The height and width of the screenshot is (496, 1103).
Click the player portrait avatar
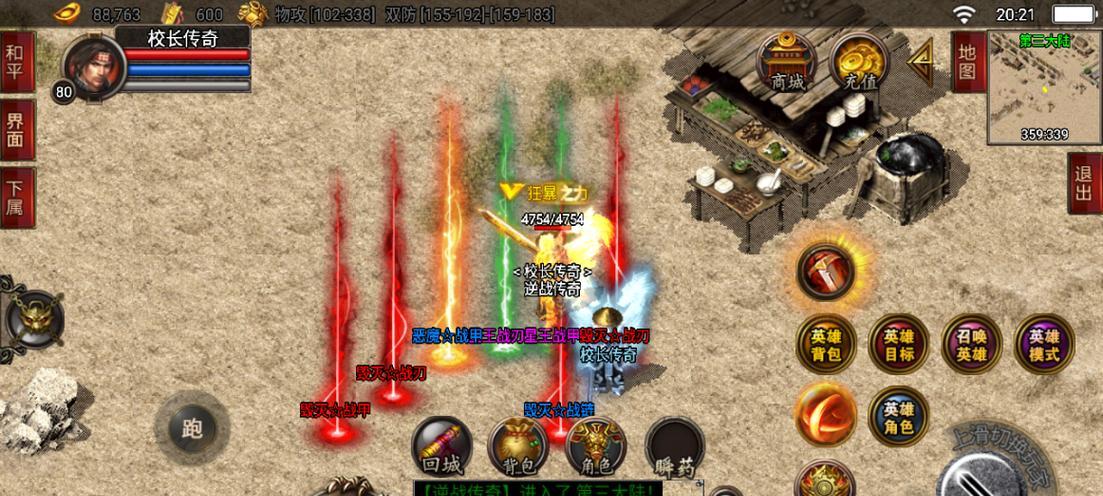coord(94,67)
